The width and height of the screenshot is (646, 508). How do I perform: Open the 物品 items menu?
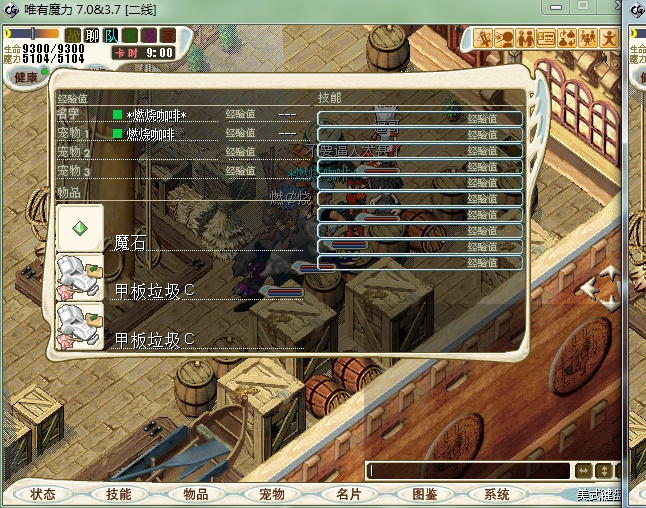coord(195,494)
